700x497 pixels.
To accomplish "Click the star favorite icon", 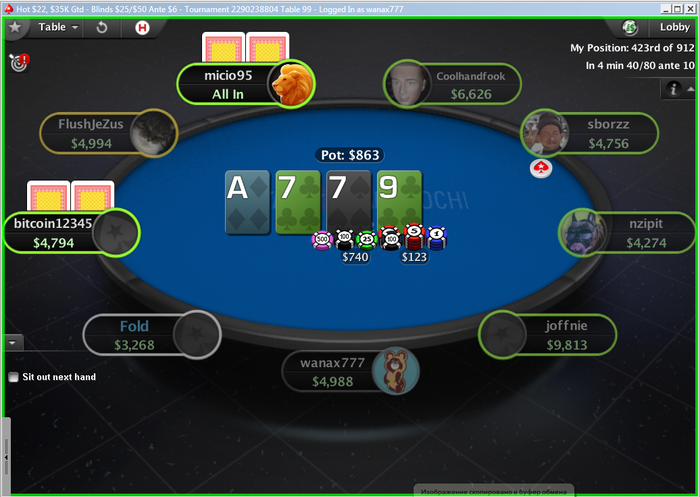I will click(x=16, y=27).
